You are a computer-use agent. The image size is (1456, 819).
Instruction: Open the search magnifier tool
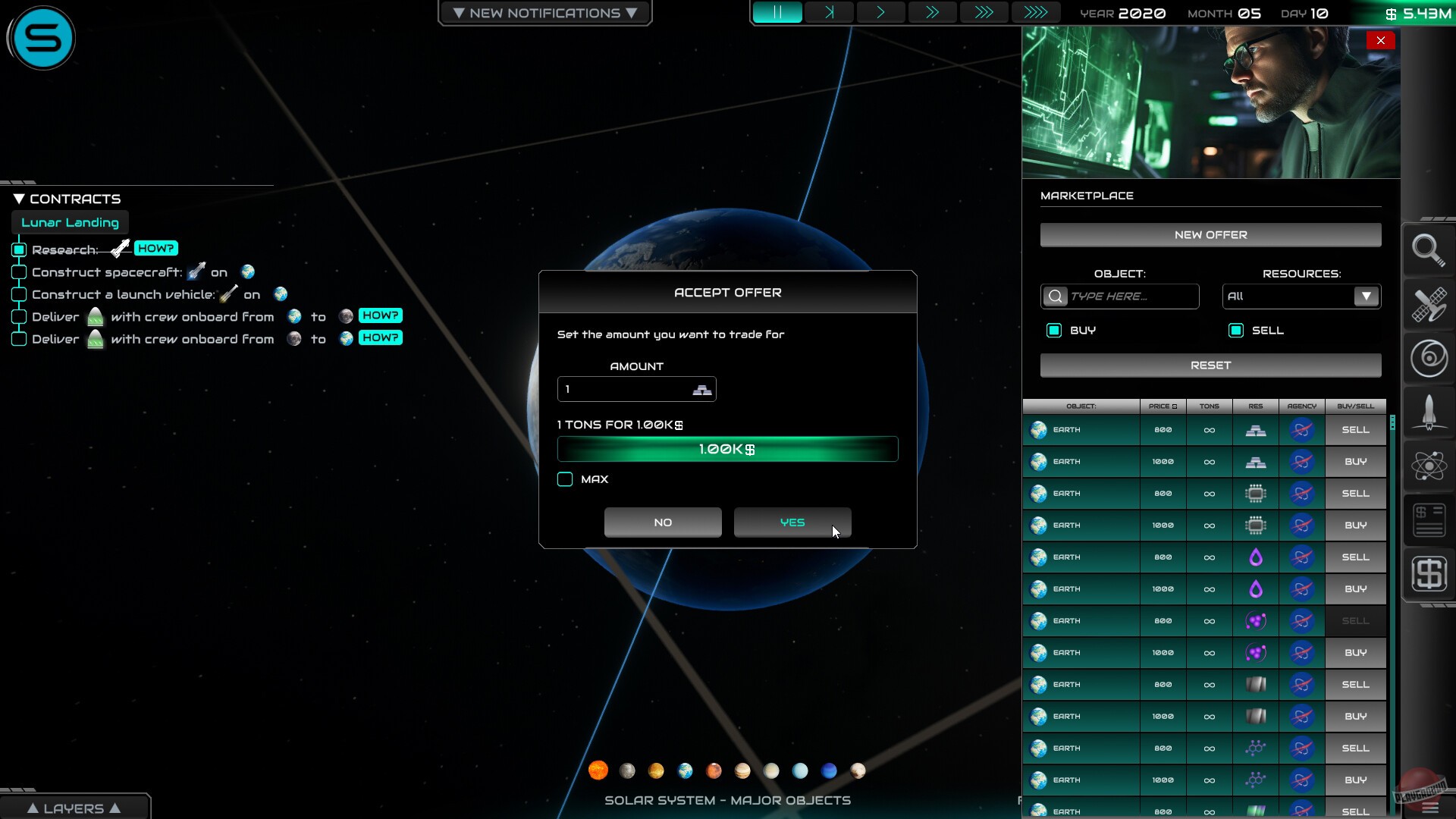(x=1429, y=250)
